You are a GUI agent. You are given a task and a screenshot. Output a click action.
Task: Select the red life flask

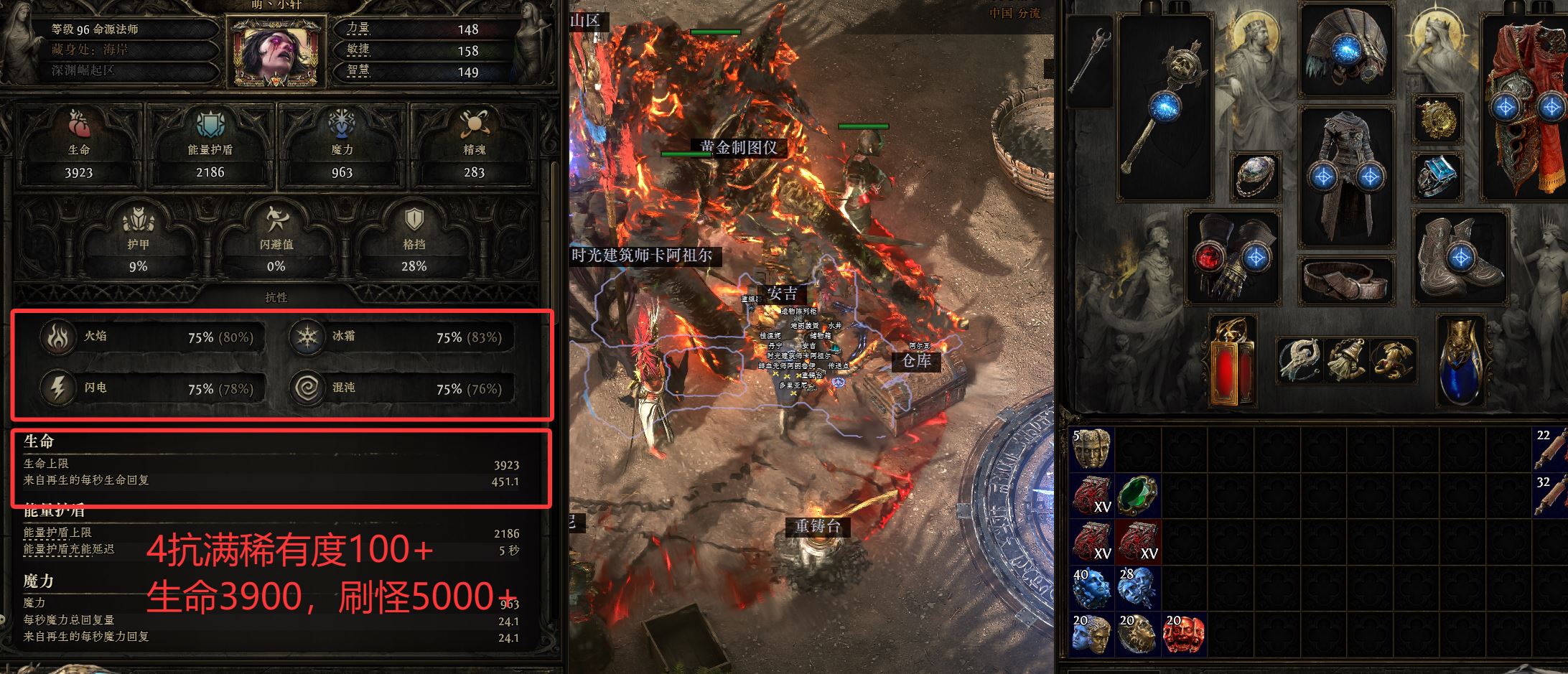1232,360
